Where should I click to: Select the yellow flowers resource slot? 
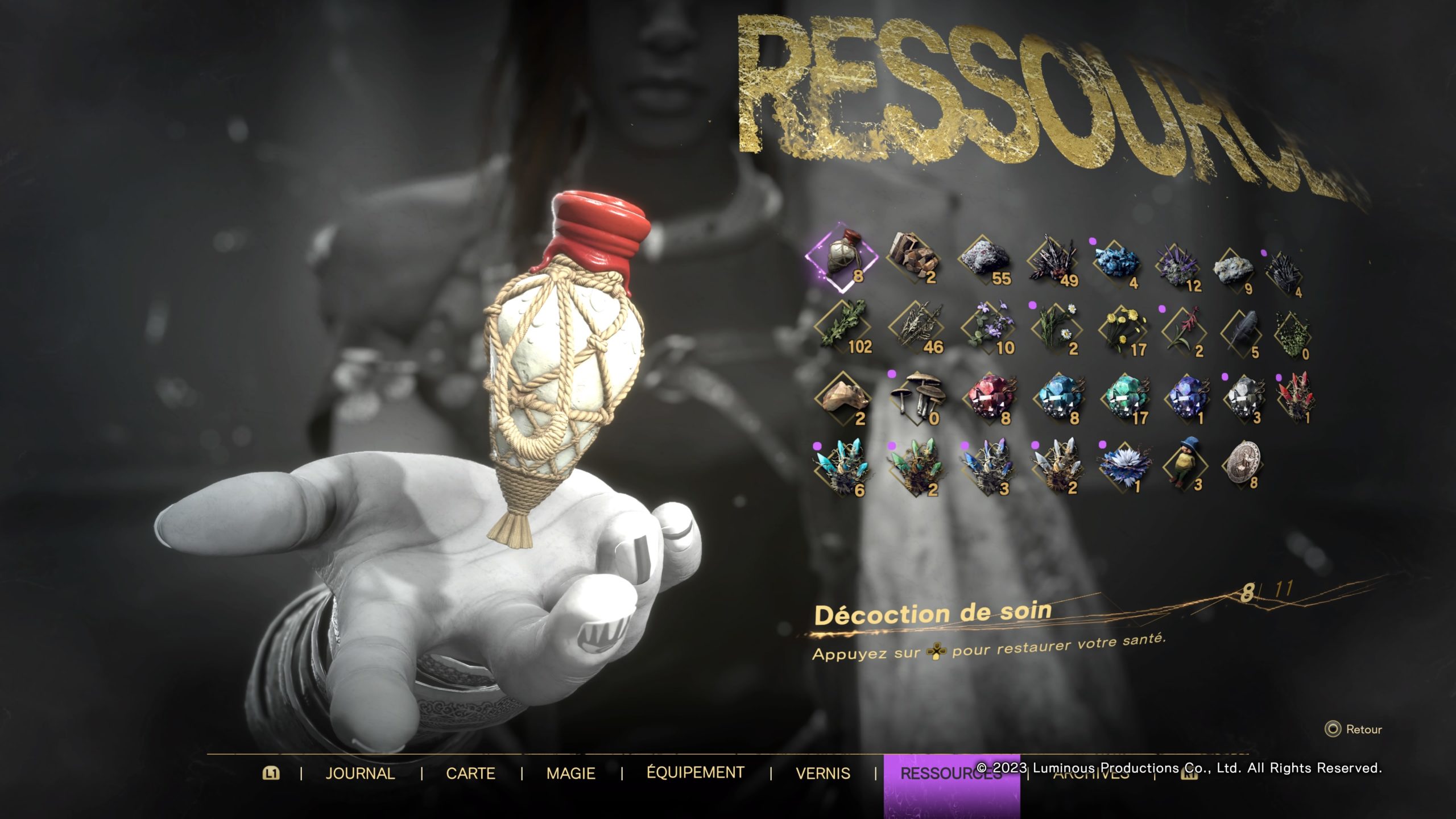[x=1123, y=331]
